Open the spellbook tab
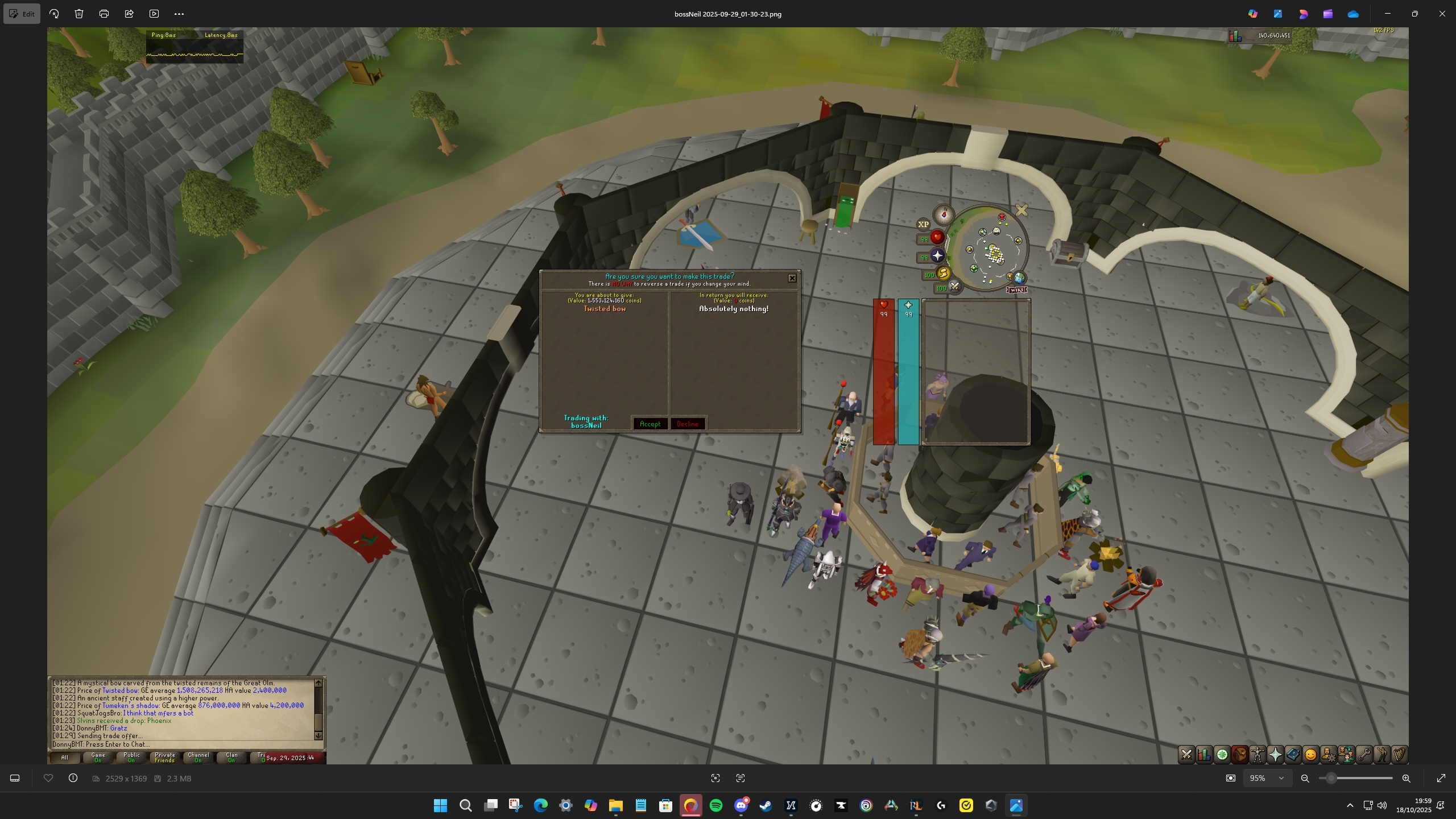 (1293, 755)
